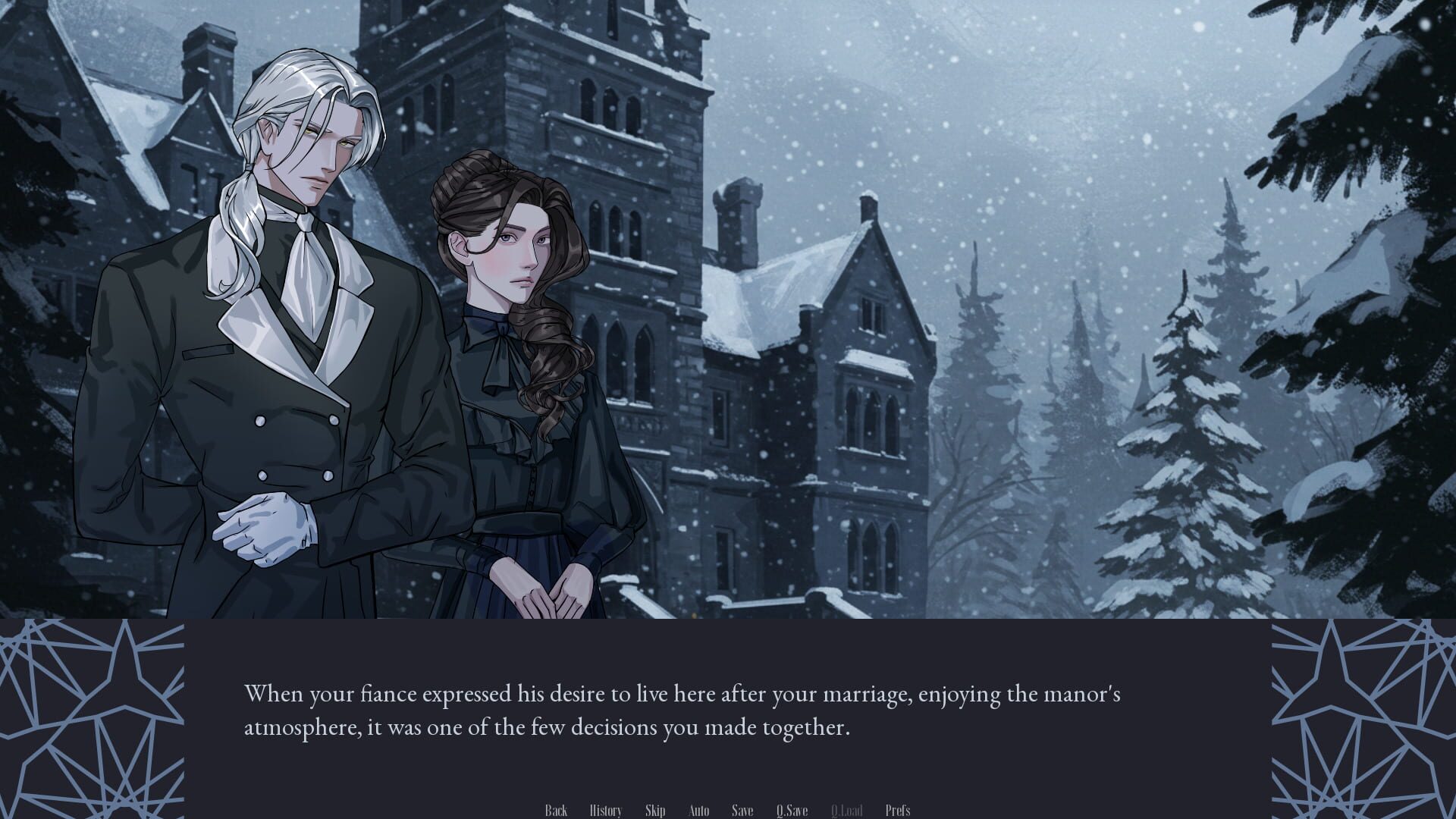Select the grayed-out Q.Load option
The image size is (1456, 819).
click(847, 810)
